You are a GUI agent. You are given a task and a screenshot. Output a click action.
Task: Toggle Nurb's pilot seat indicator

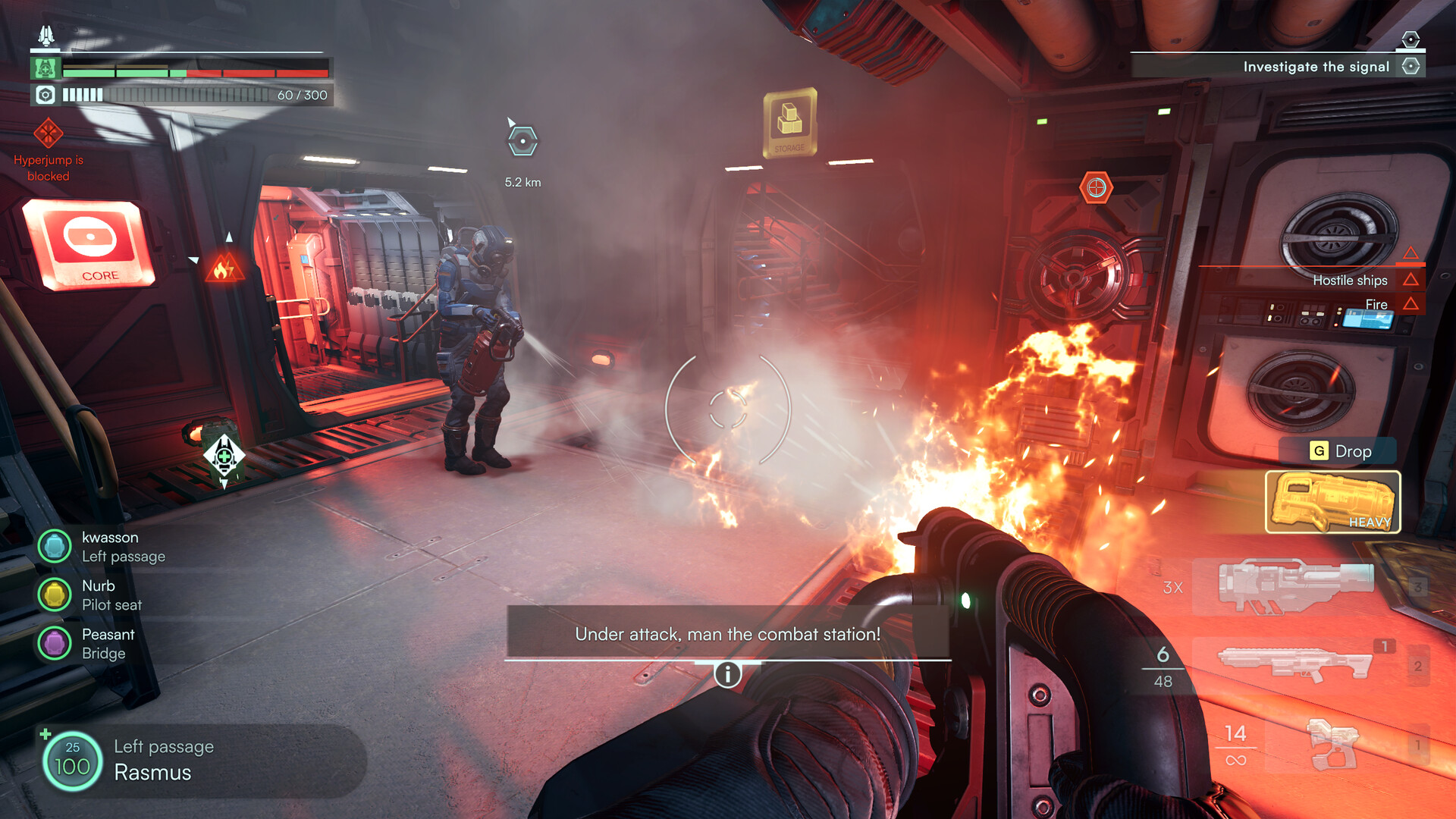click(54, 595)
